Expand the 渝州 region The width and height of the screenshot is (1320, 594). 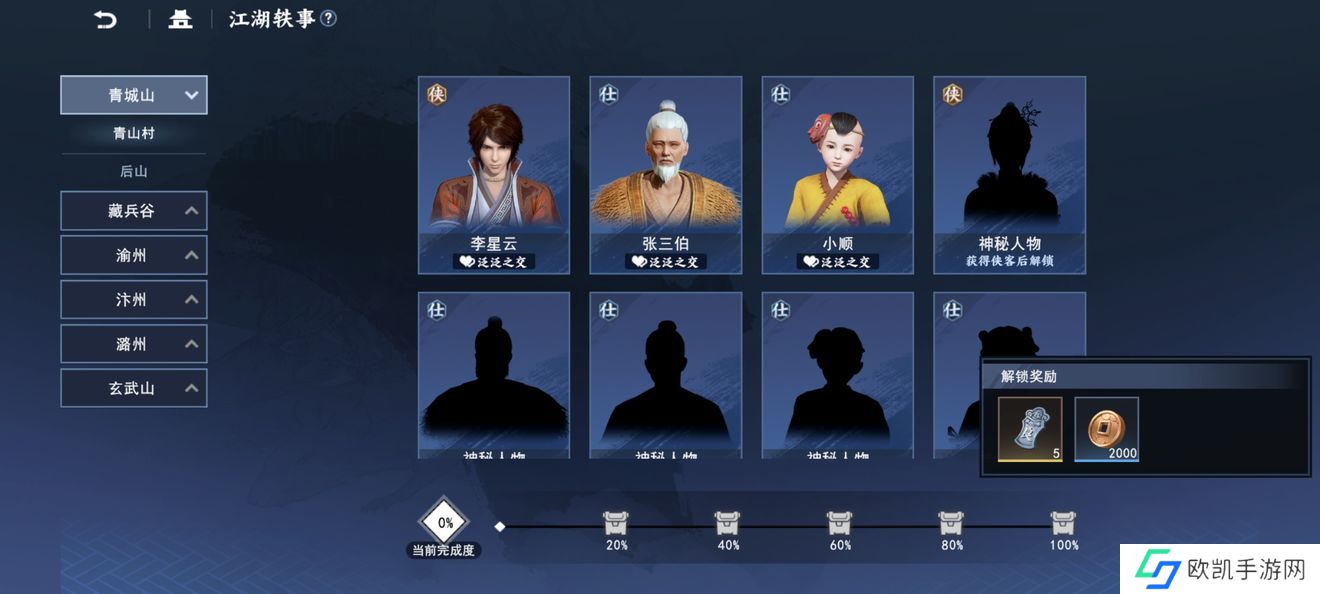pos(134,255)
